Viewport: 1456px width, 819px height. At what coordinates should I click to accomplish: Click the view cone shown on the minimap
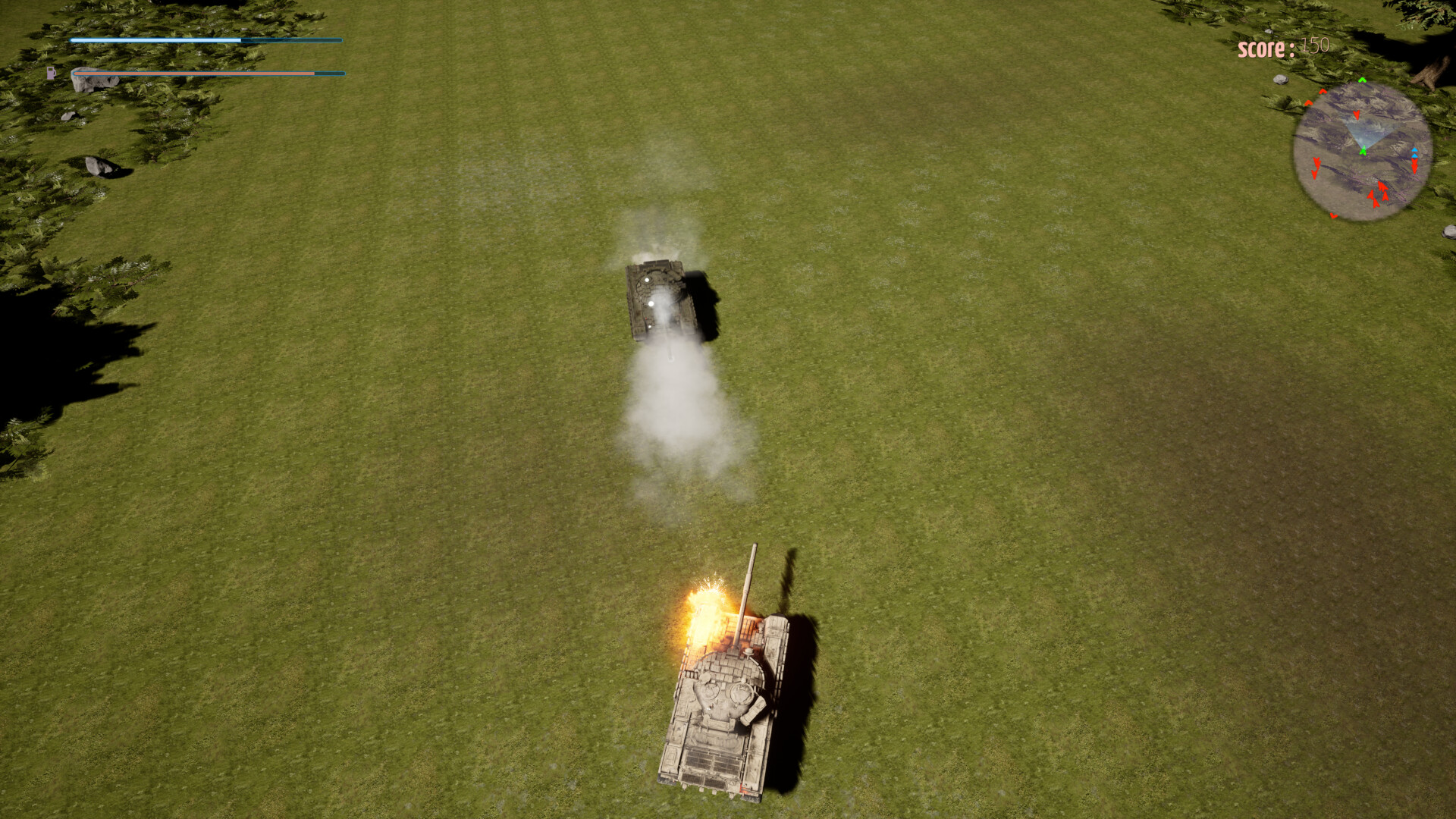[1365, 132]
